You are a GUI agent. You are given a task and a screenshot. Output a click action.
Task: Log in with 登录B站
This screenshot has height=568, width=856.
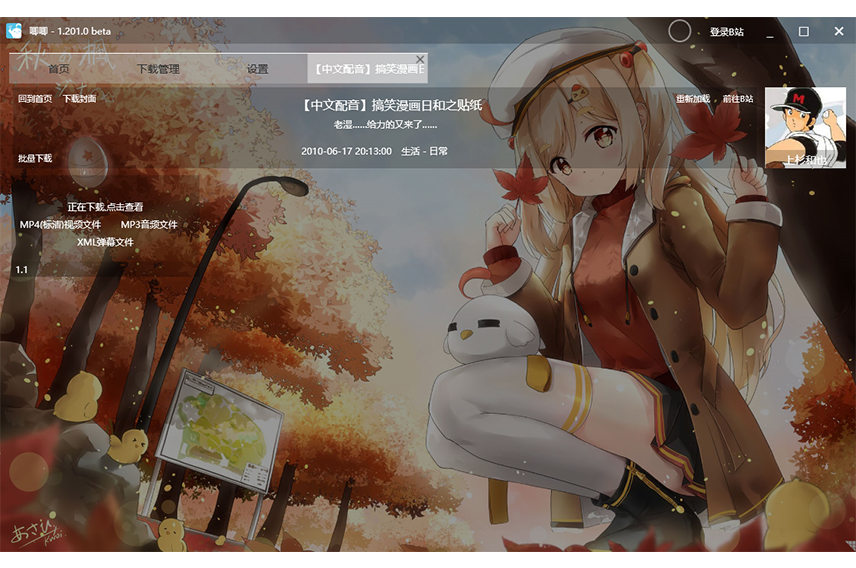tap(727, 32)
